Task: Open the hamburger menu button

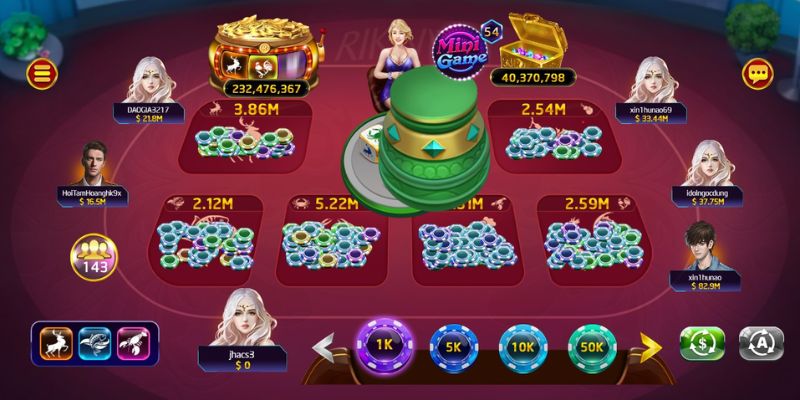Action: [42, 73]
